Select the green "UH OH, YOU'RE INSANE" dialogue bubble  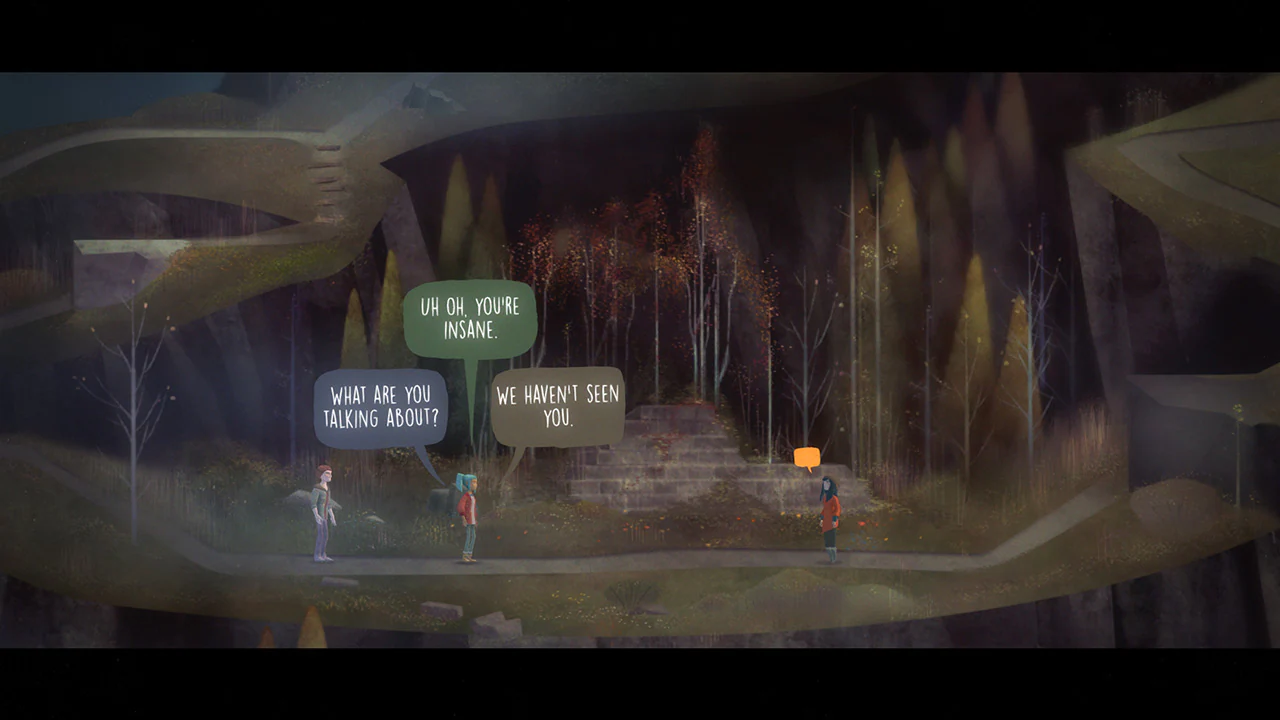[x=470, y=320]
